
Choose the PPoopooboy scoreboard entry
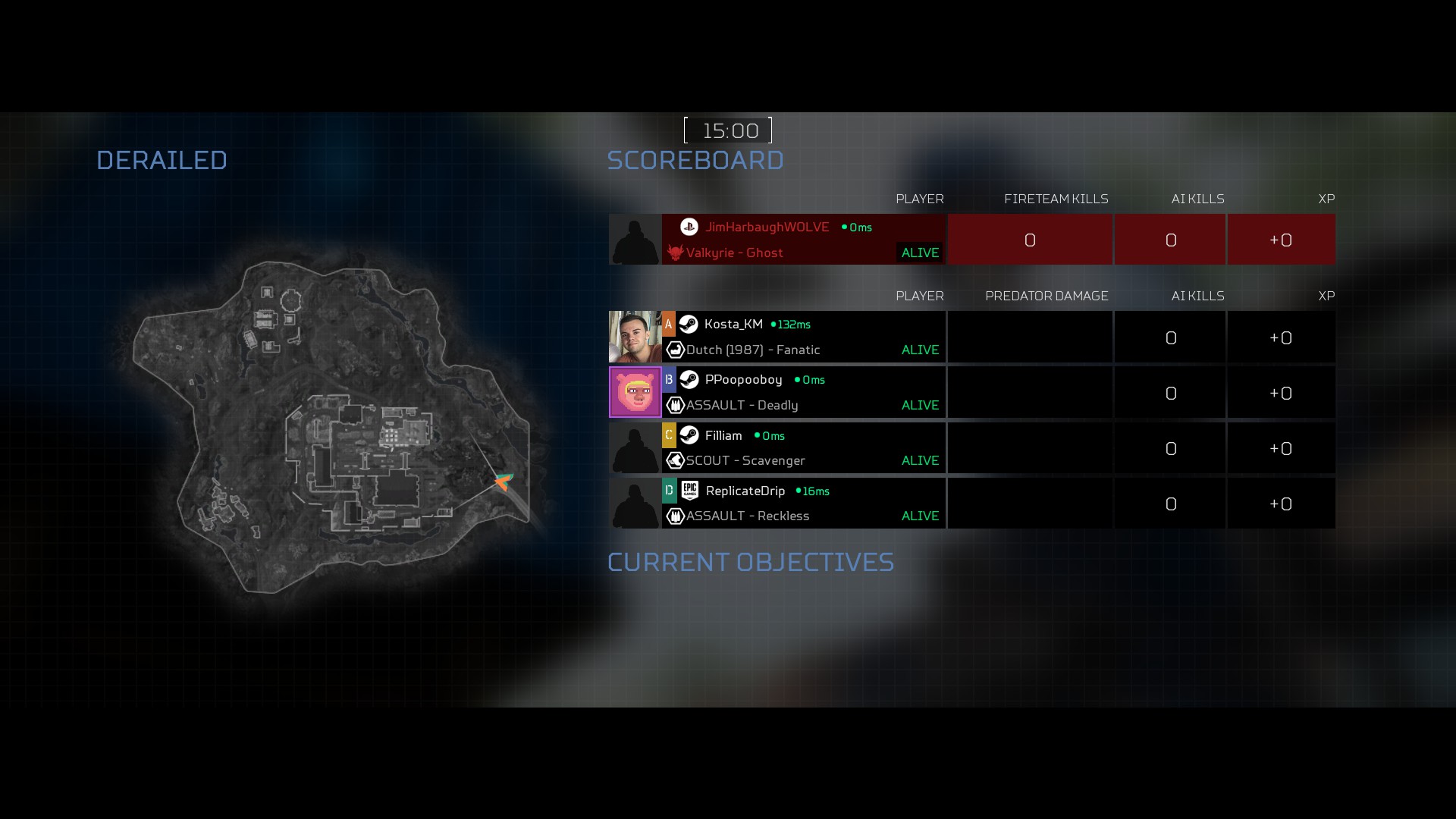(804, 392)
